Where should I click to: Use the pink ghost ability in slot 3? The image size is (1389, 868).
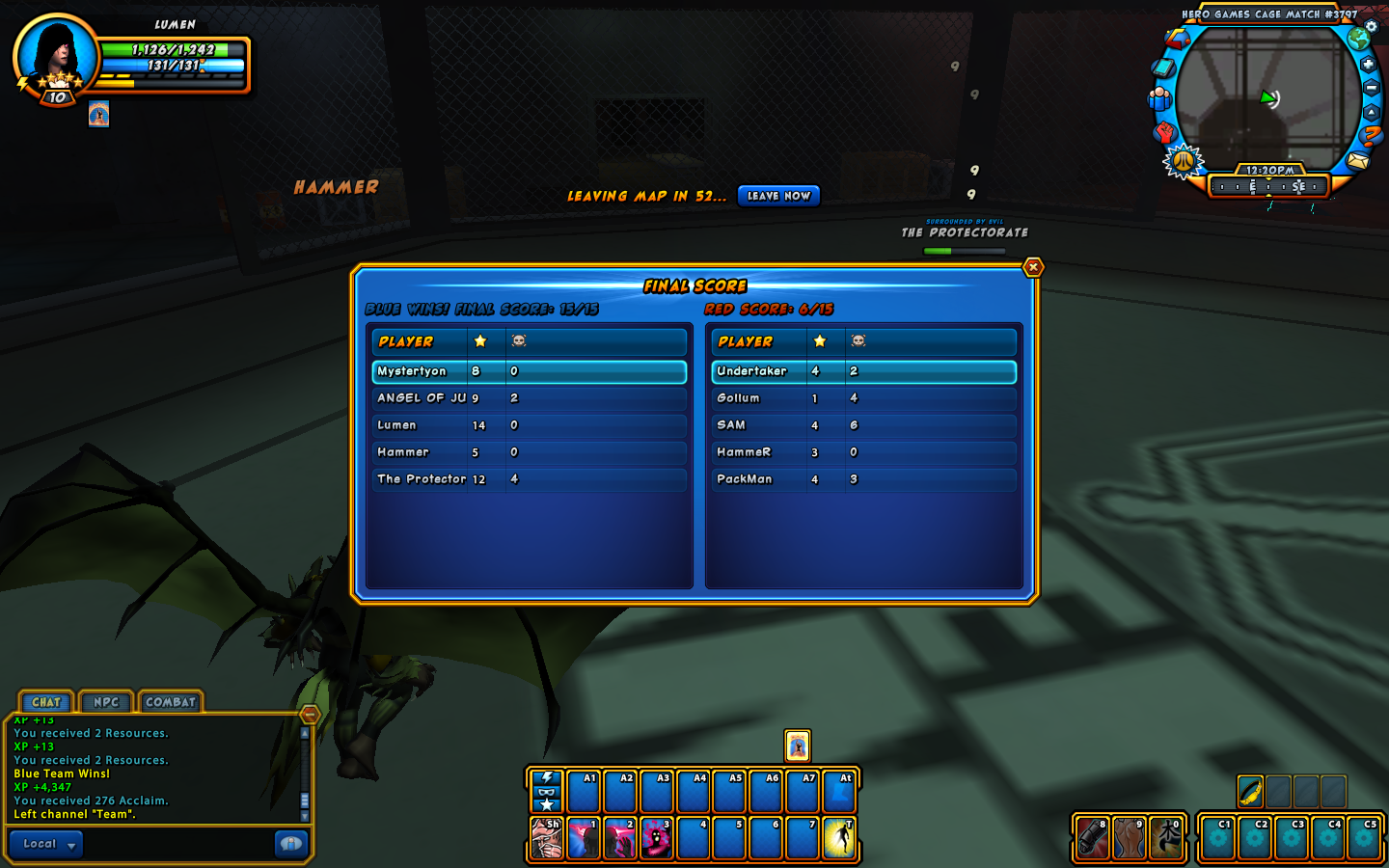656,837
